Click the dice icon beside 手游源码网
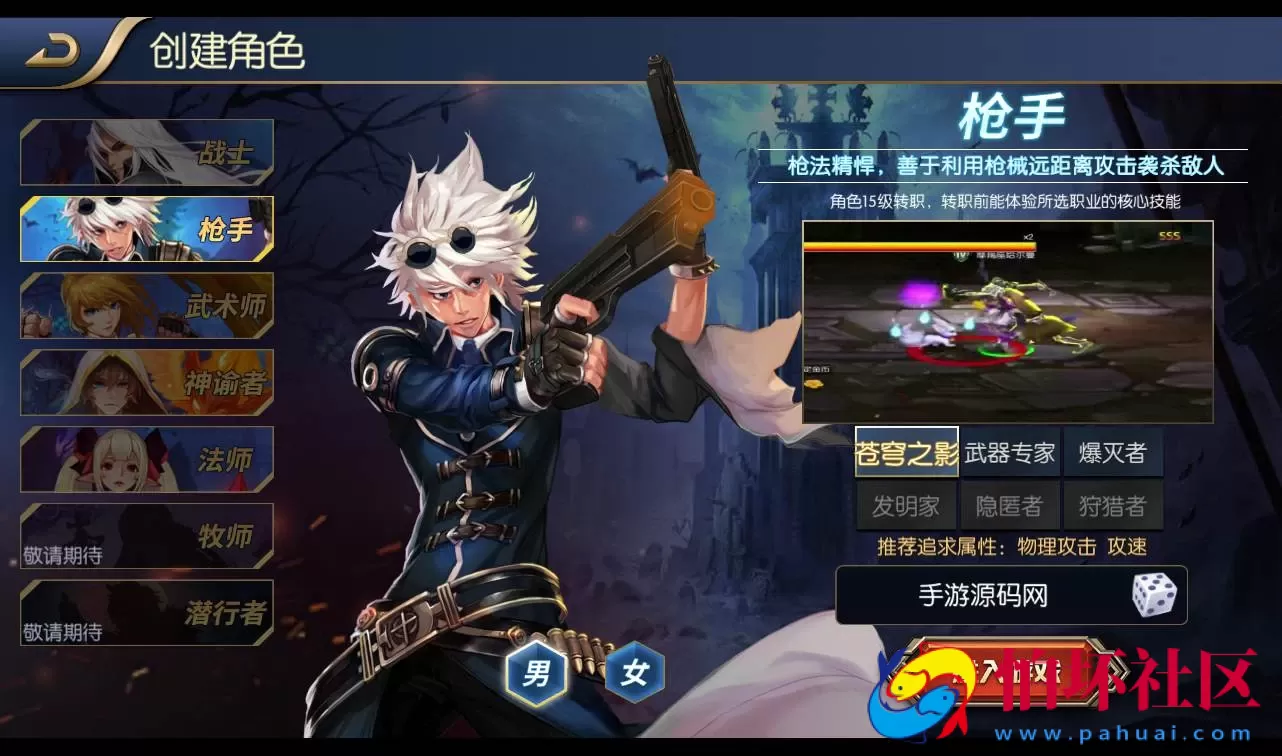Screen dimensions: 1282x756 1155,594
